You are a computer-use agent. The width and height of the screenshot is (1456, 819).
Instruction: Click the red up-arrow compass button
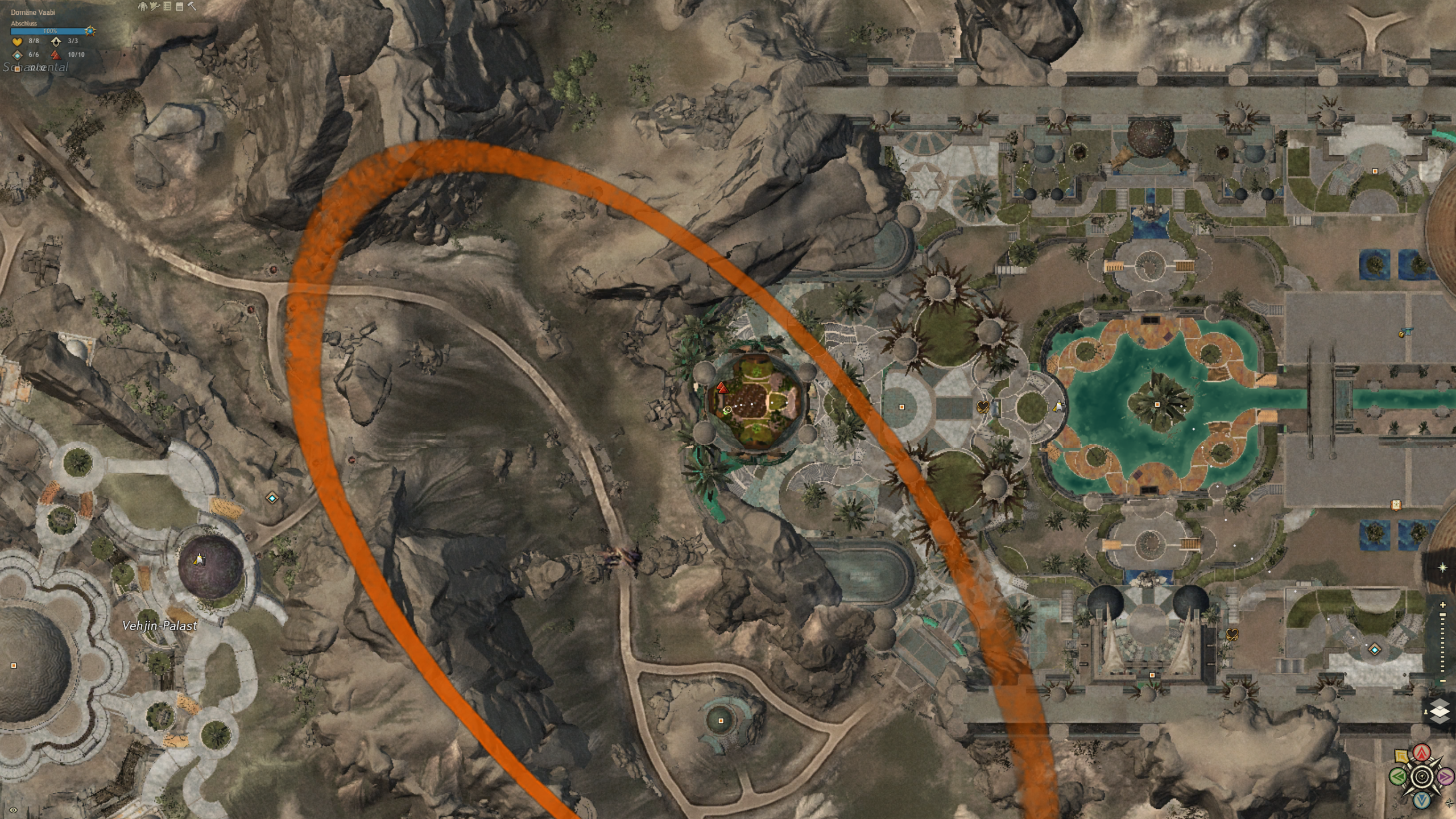1422,754
